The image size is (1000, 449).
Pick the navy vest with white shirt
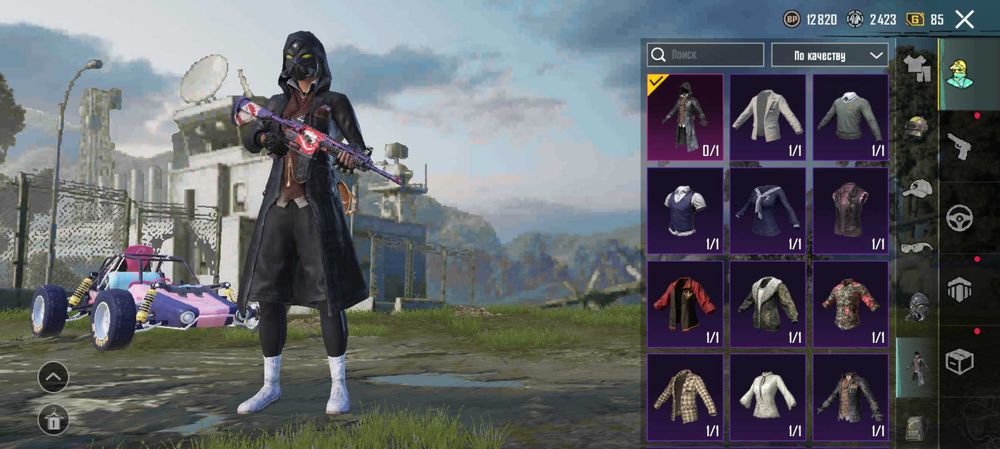[x=685, y=210]
